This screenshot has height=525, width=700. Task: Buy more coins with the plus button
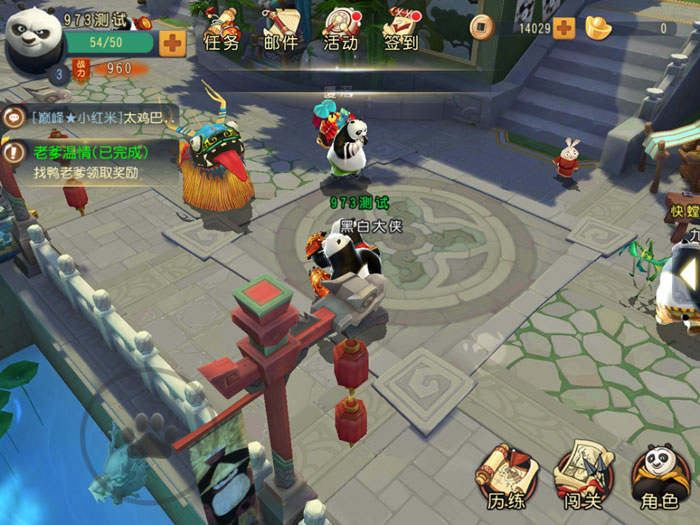click(x=564, y=28)
